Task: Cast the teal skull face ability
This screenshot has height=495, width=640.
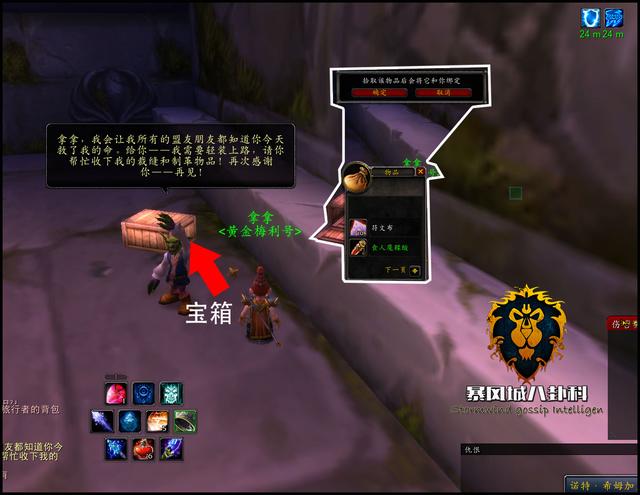Action: [169, 393]
